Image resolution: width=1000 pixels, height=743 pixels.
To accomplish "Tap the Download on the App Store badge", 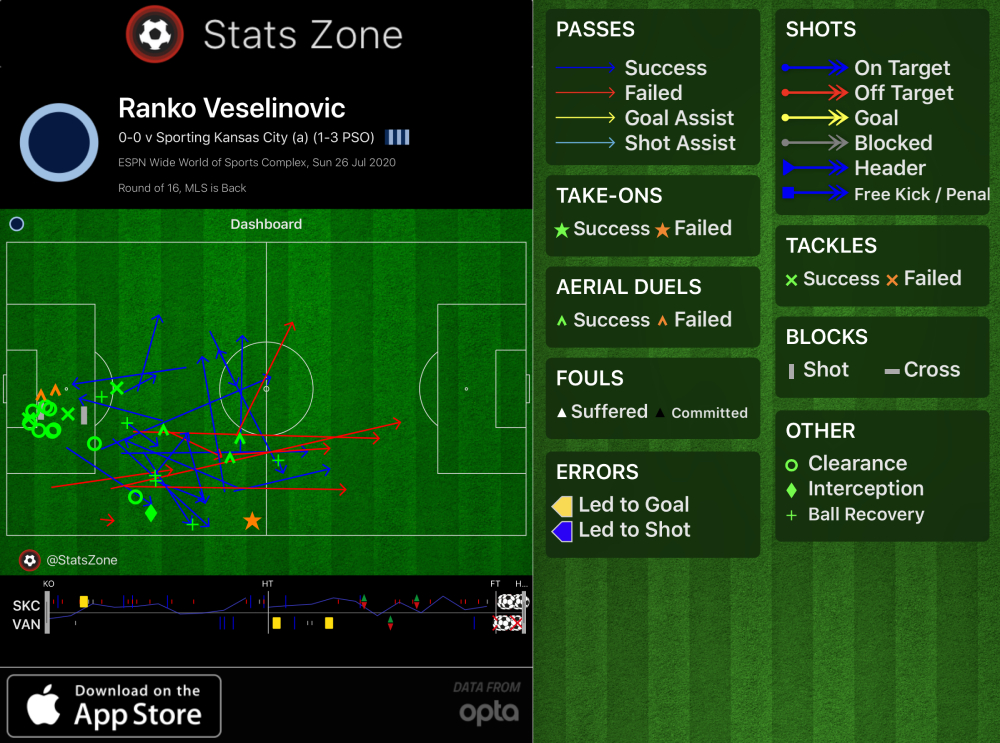I will [x=114, y=705].
